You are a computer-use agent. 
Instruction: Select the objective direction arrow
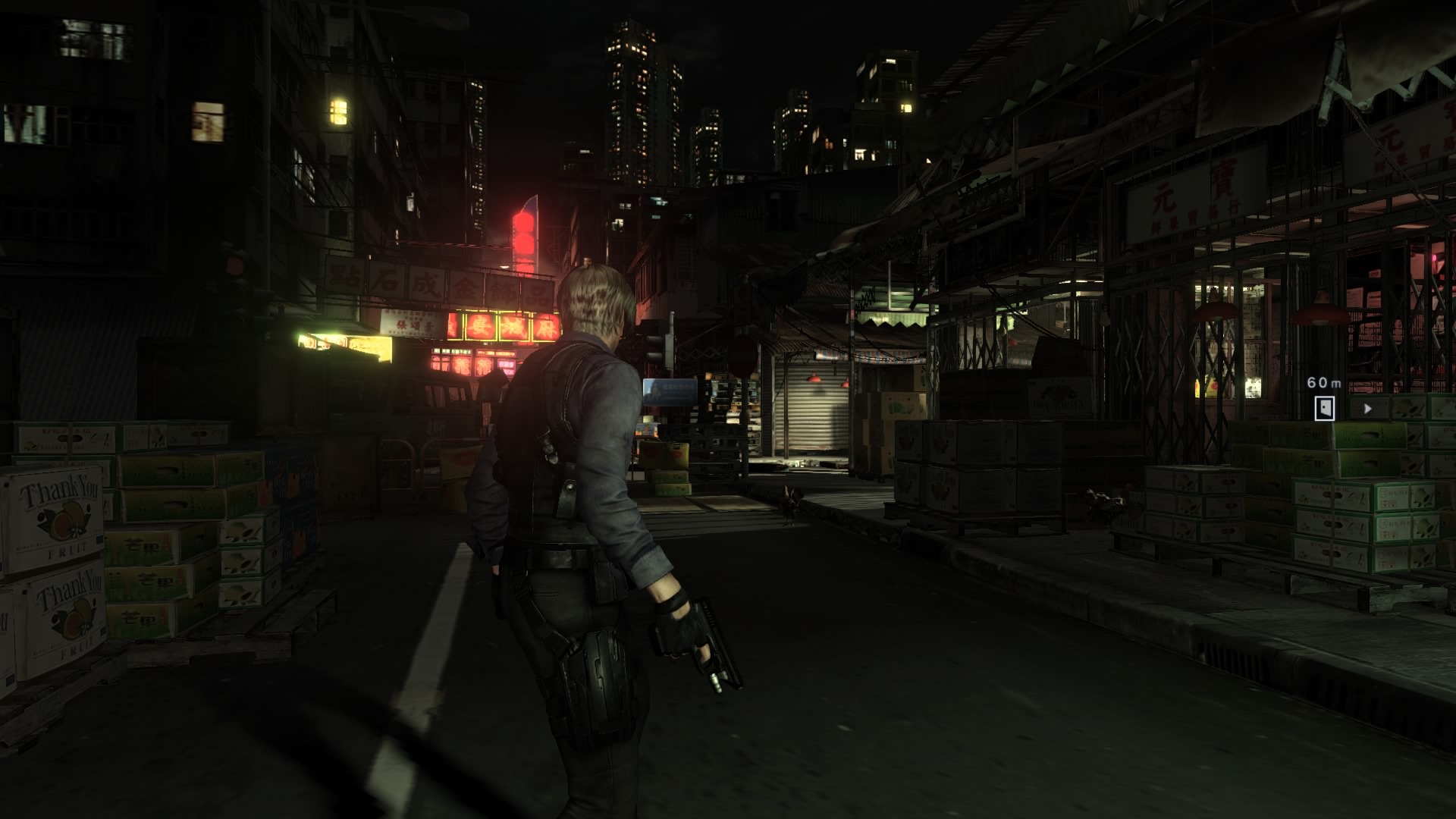click(1368, 409)
